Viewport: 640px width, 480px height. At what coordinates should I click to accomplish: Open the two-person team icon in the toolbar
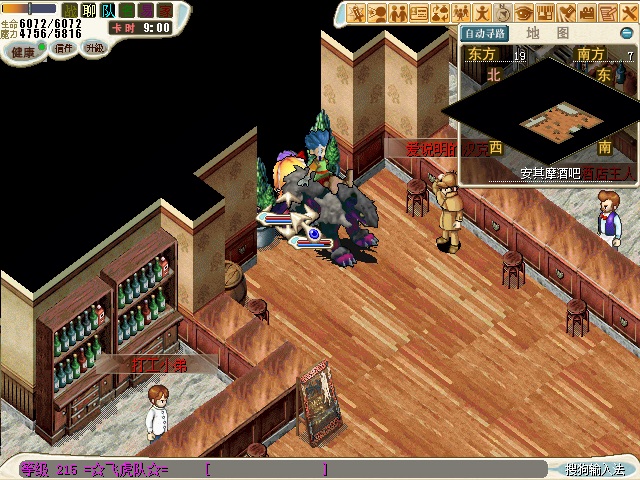[399, 13]
